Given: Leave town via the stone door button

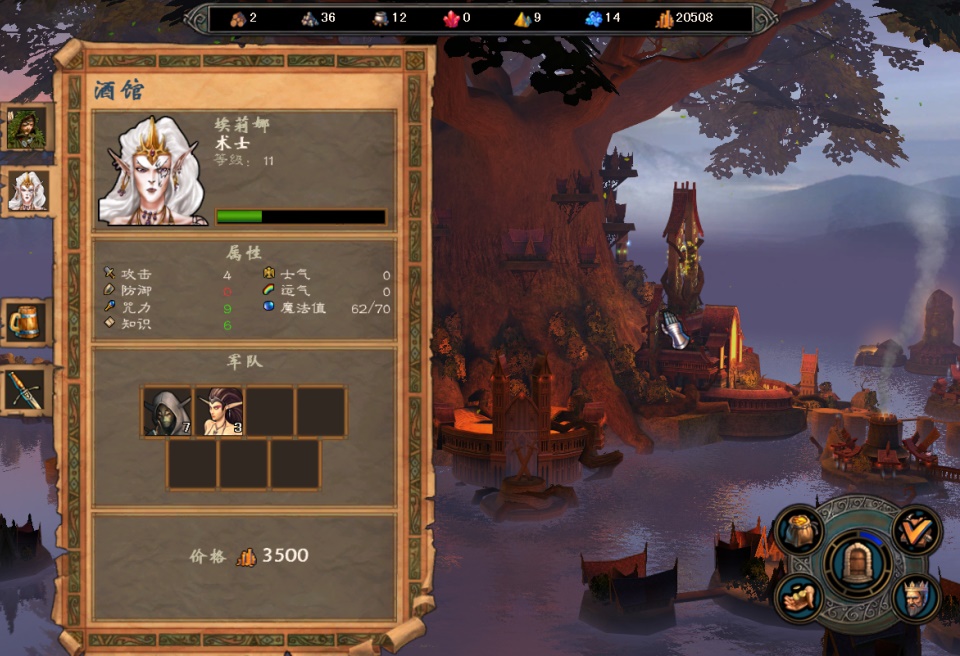Looking at the screenshot, I should click(x=857, y=565).
